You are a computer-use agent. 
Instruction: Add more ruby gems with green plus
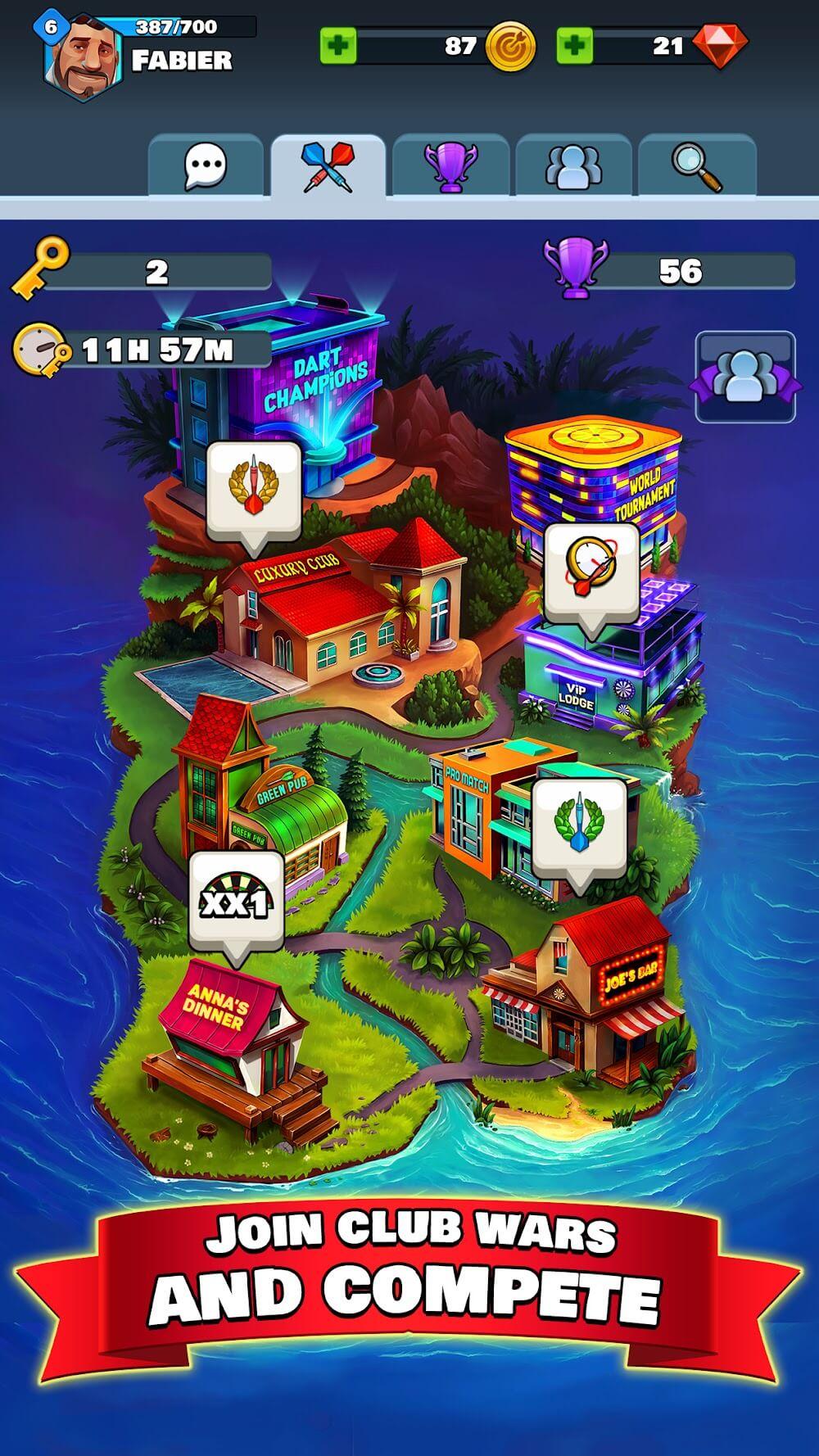pos(575,46)
